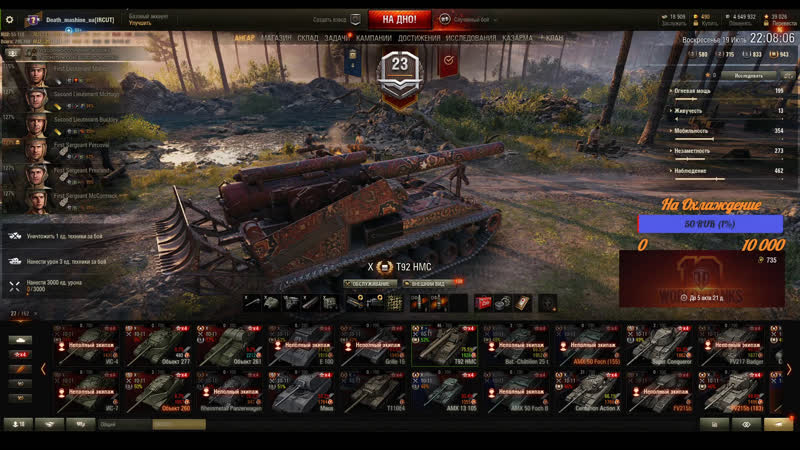Open the «ВНЕШНИЙ ВИД» exterior customization
Image resolution: width=800 pixels, height=450 pixels.
[426, 283]
